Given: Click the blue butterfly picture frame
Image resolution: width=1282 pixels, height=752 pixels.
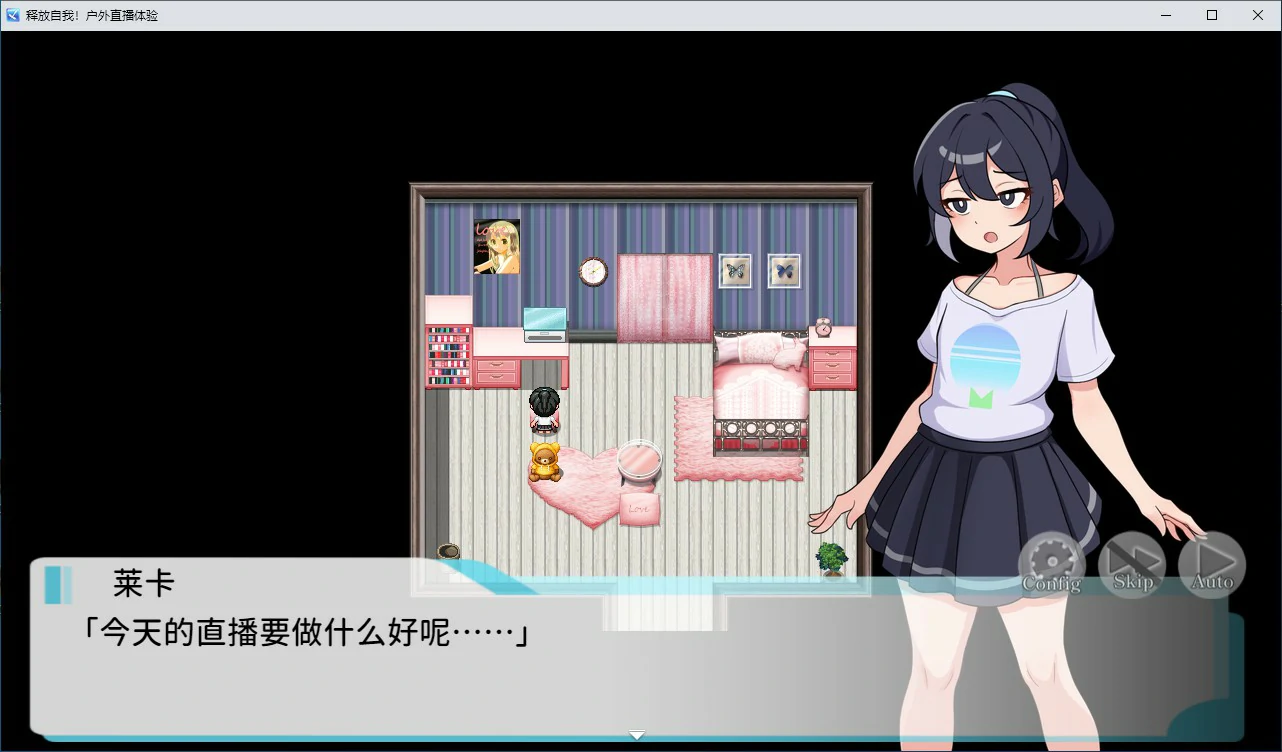Looking at the screenshot, I should [x=783, y=270].
